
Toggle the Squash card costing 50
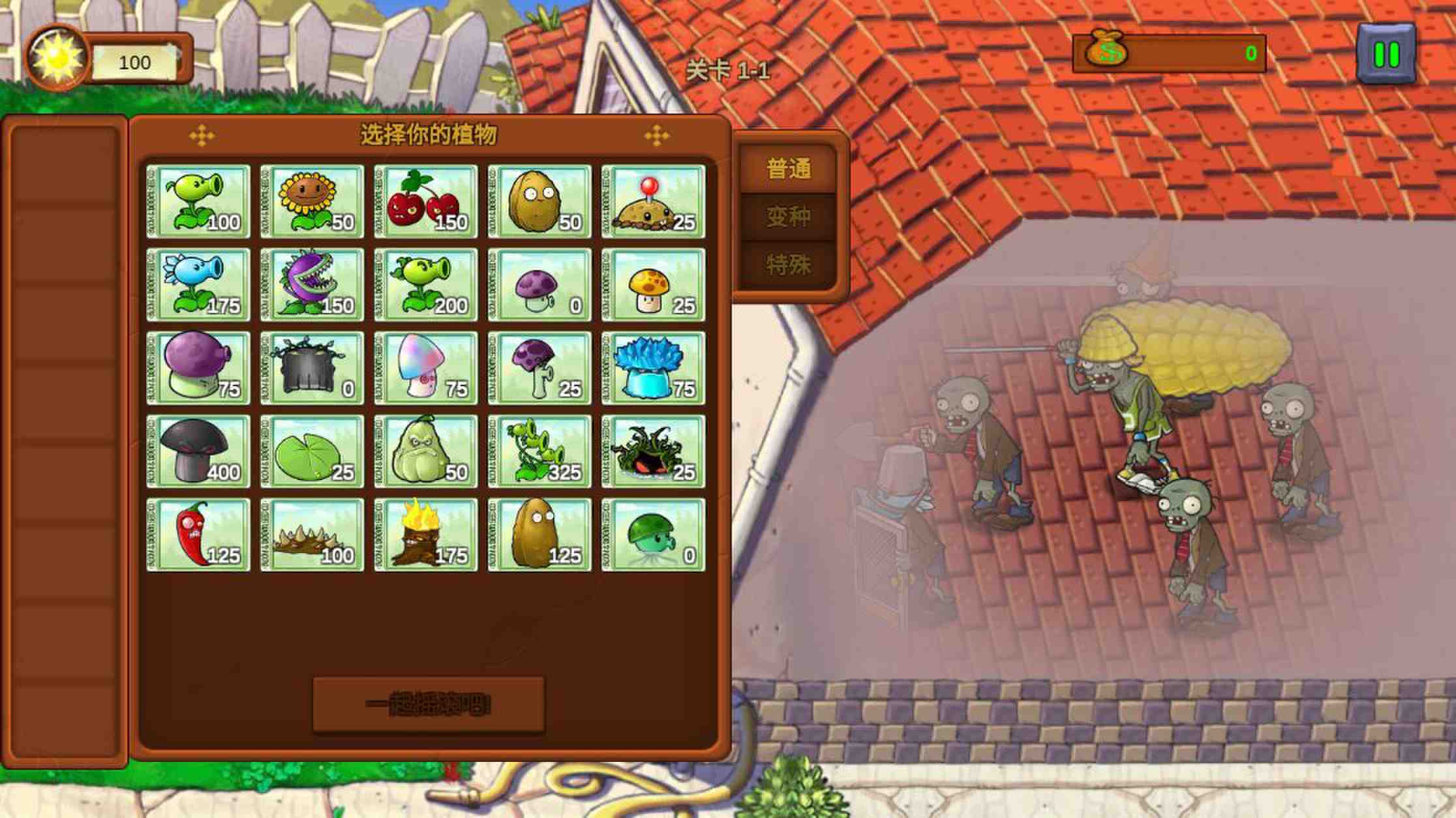click(x=427, y=451)
